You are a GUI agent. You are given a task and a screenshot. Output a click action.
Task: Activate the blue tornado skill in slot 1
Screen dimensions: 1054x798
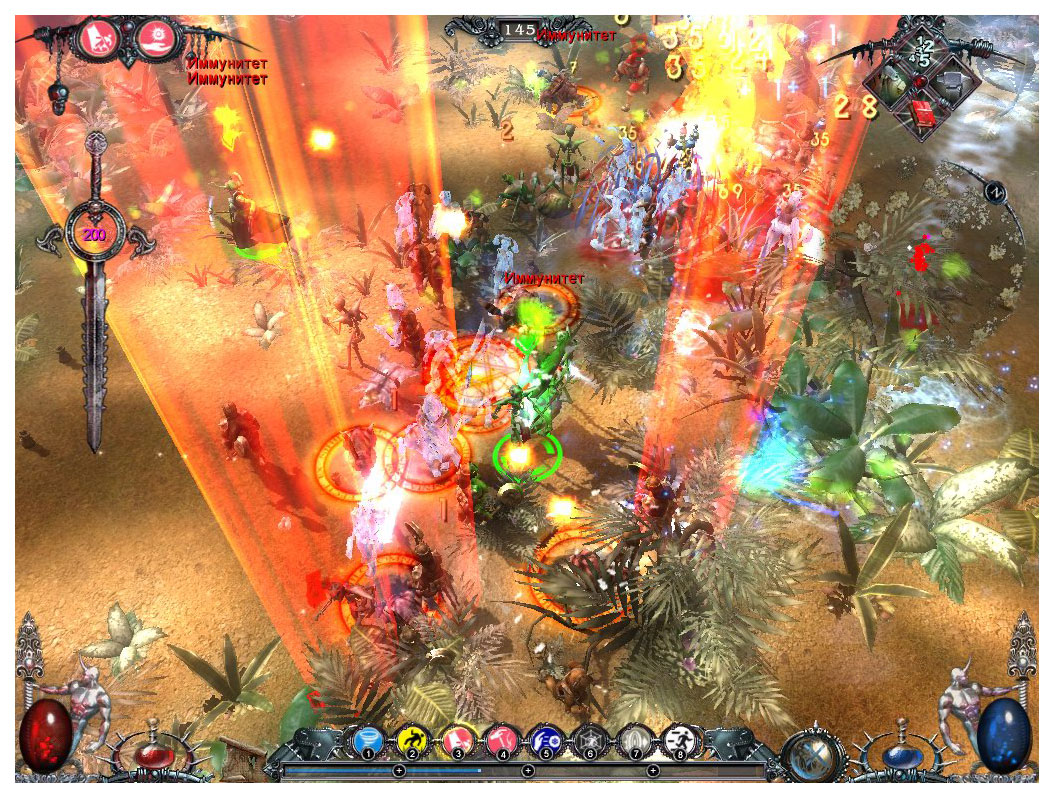click(367, 742)
